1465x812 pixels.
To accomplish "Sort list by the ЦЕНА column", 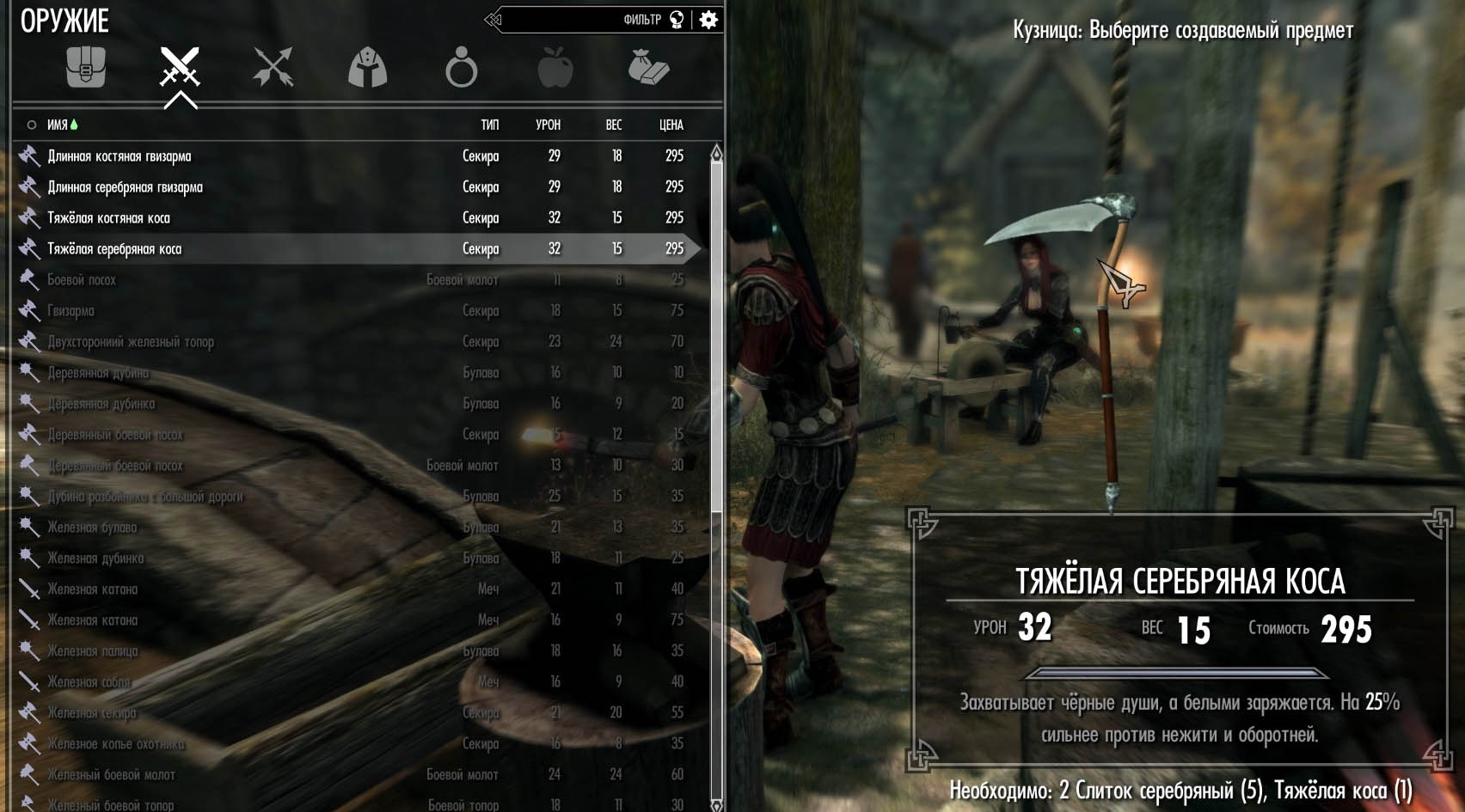I will [x=671, y=125].
